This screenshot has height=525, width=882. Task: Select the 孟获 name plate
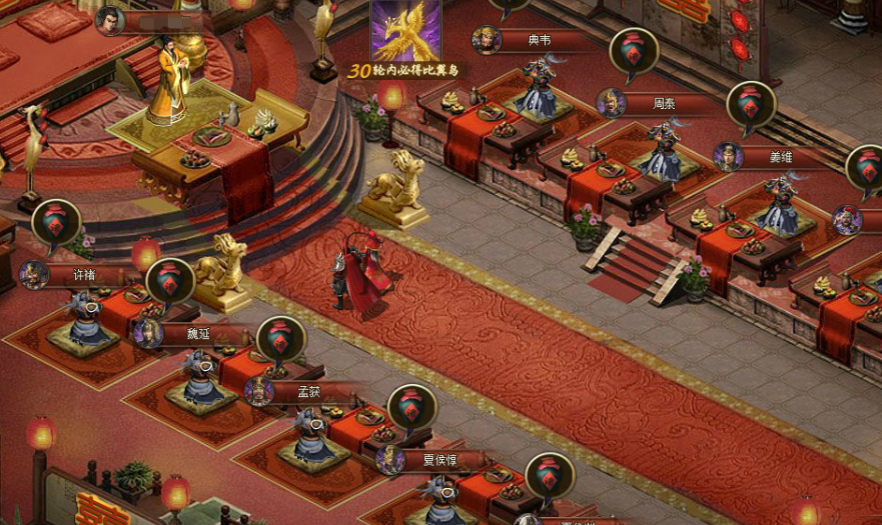click(309, 391)
